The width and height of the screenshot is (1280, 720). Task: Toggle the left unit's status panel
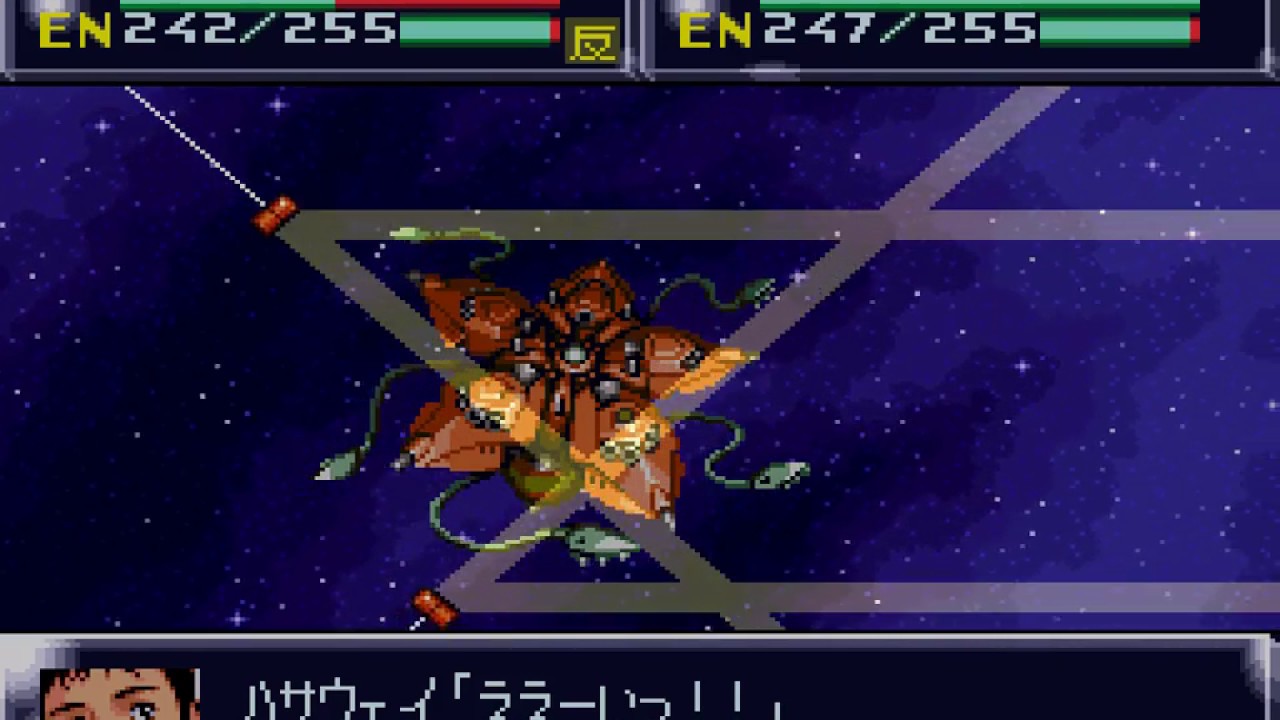coord(300,40)
